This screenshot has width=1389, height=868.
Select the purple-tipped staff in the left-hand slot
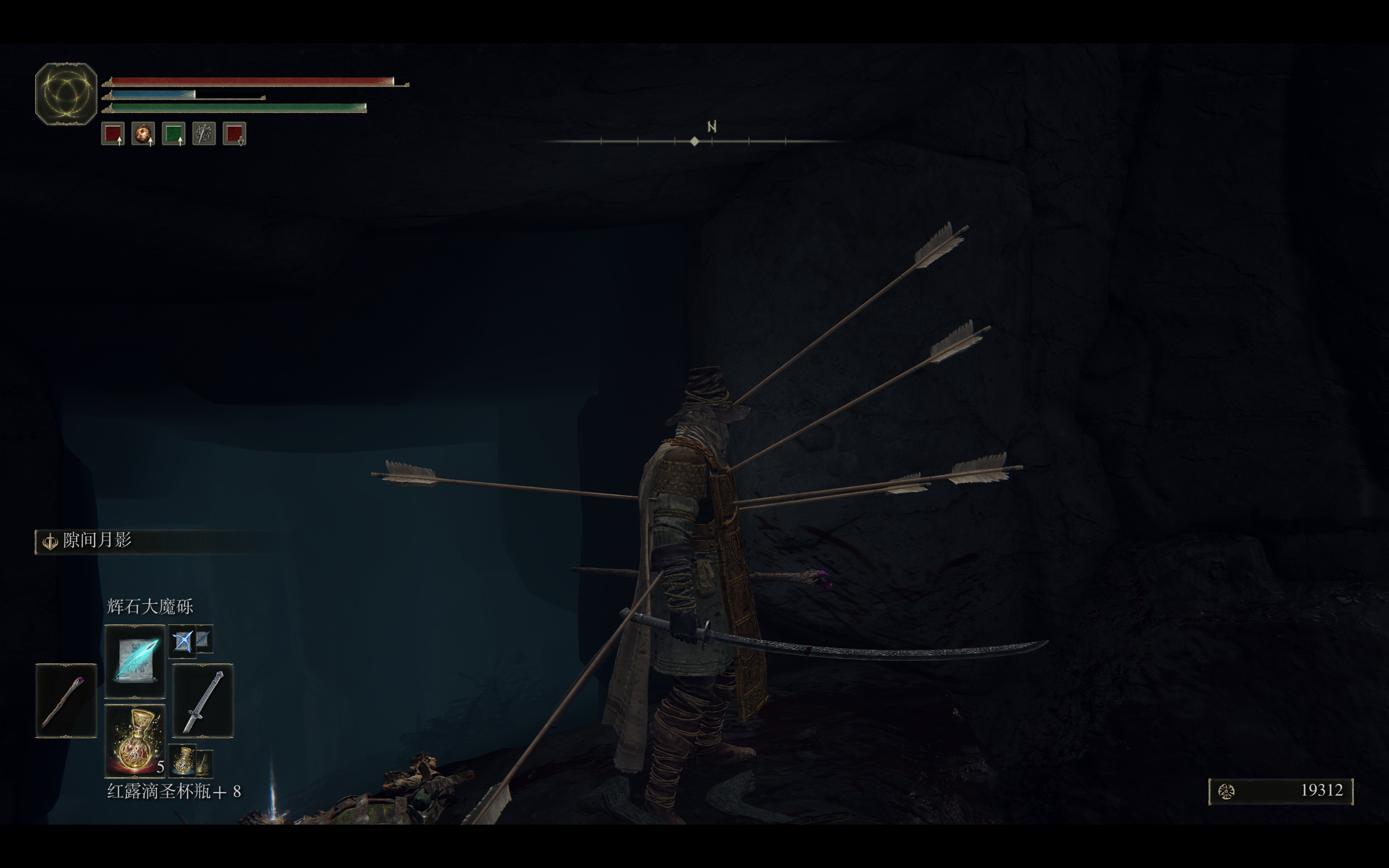pos(66,701)
